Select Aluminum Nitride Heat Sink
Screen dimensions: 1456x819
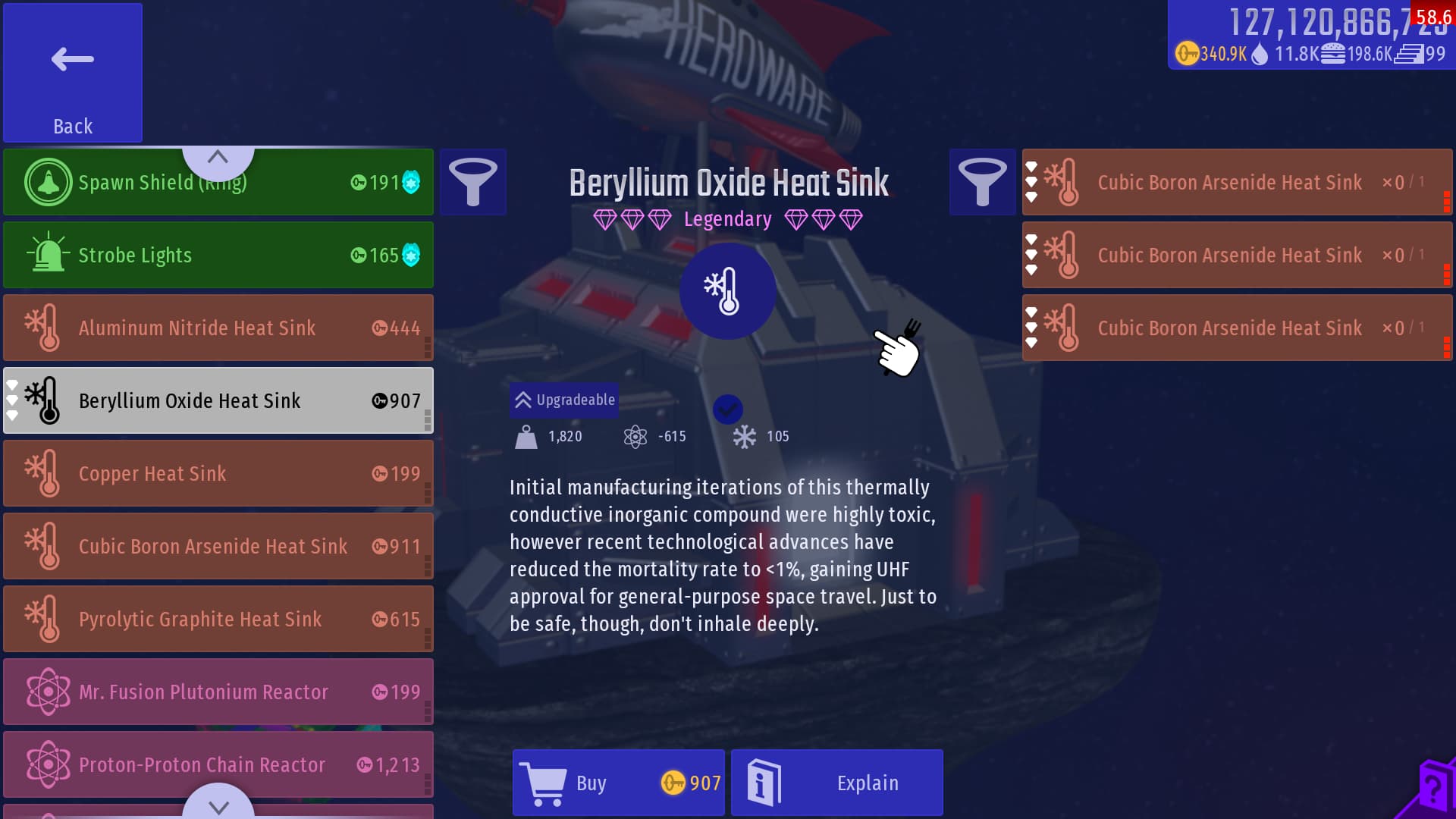coord(218,328)
